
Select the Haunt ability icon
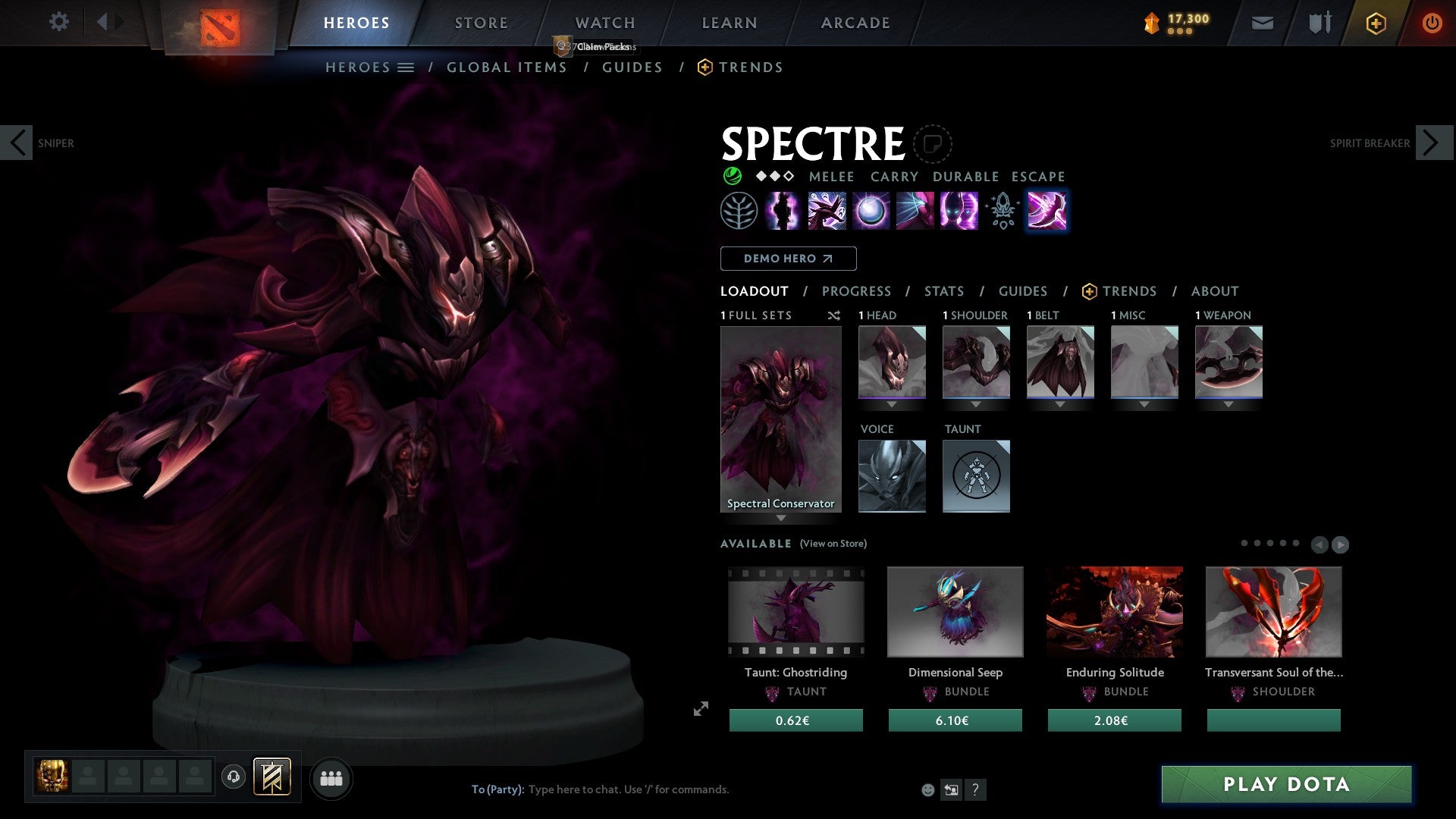[958, 211]
